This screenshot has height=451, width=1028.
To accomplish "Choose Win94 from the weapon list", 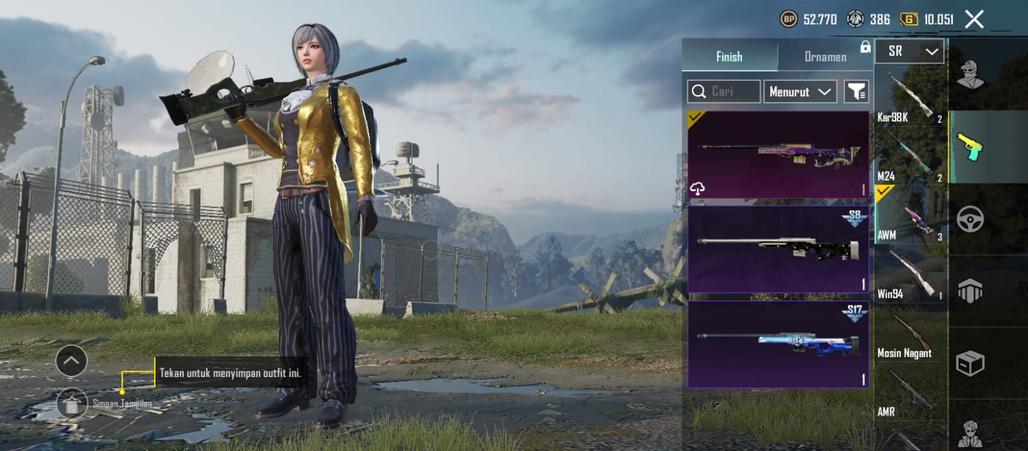I will coord(909,277).
